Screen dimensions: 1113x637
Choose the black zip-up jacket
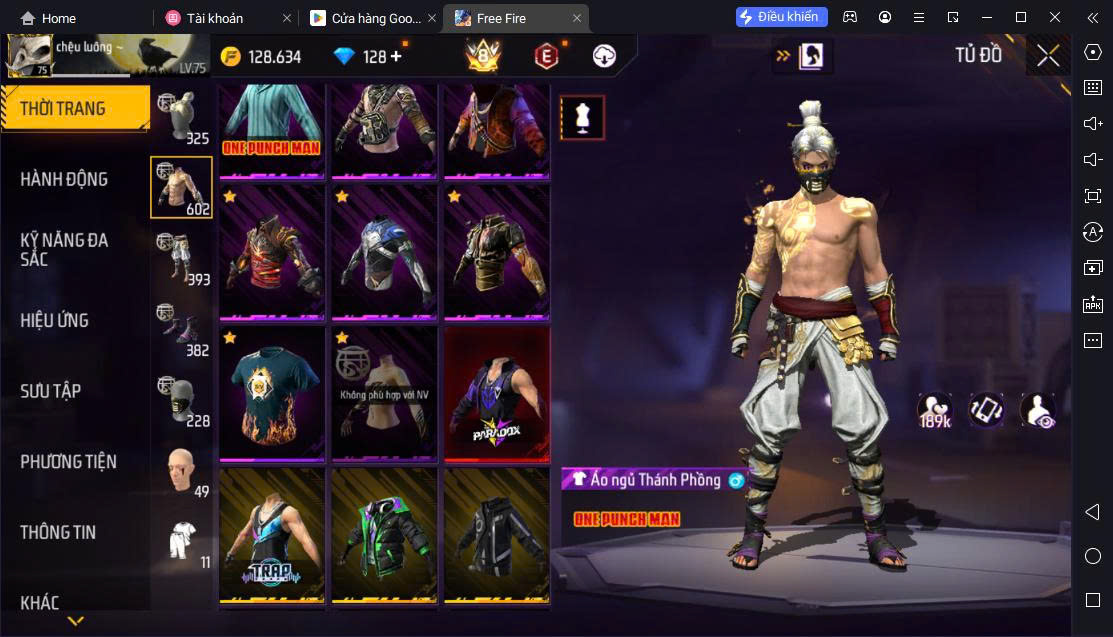pyautogui.click(x=497, y=537)
